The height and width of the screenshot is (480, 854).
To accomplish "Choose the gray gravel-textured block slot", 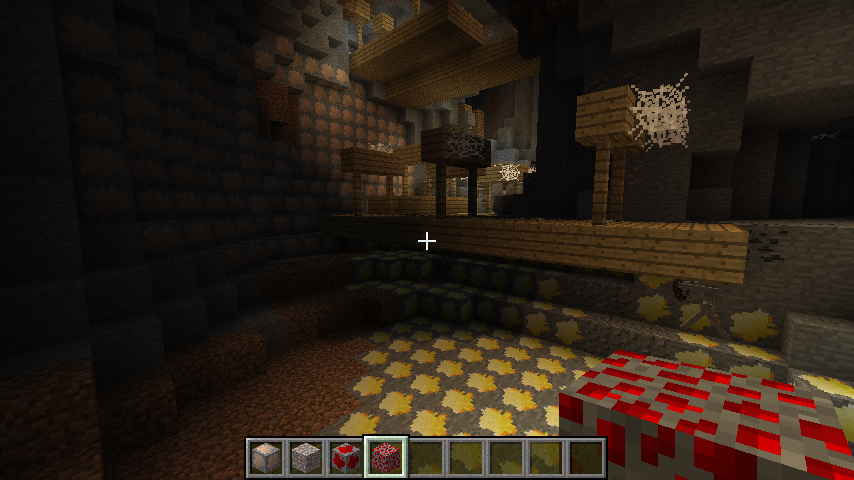I will [x=305, y=458].
